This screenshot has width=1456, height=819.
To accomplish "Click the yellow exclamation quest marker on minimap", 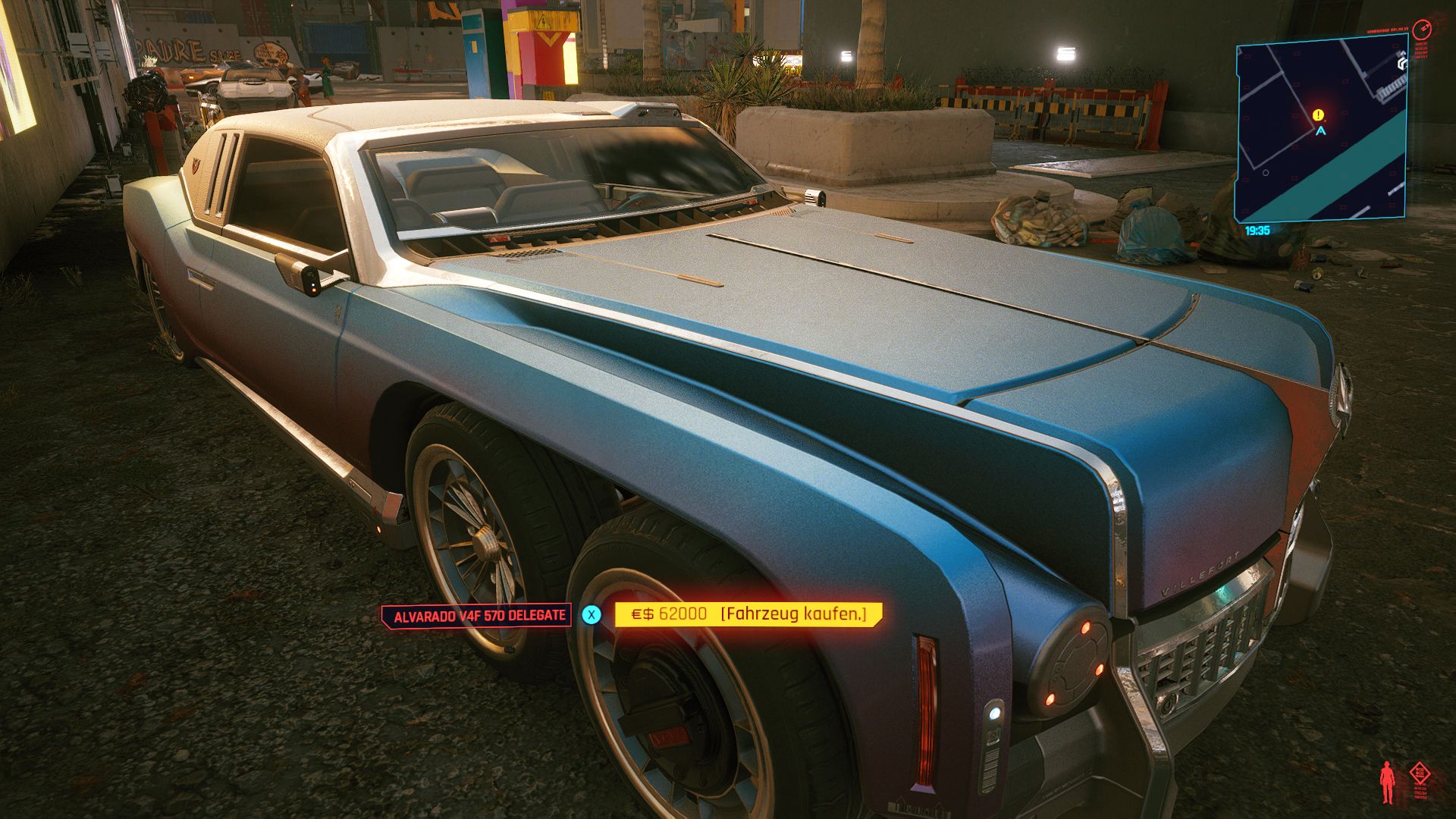I will [1318, 115].
